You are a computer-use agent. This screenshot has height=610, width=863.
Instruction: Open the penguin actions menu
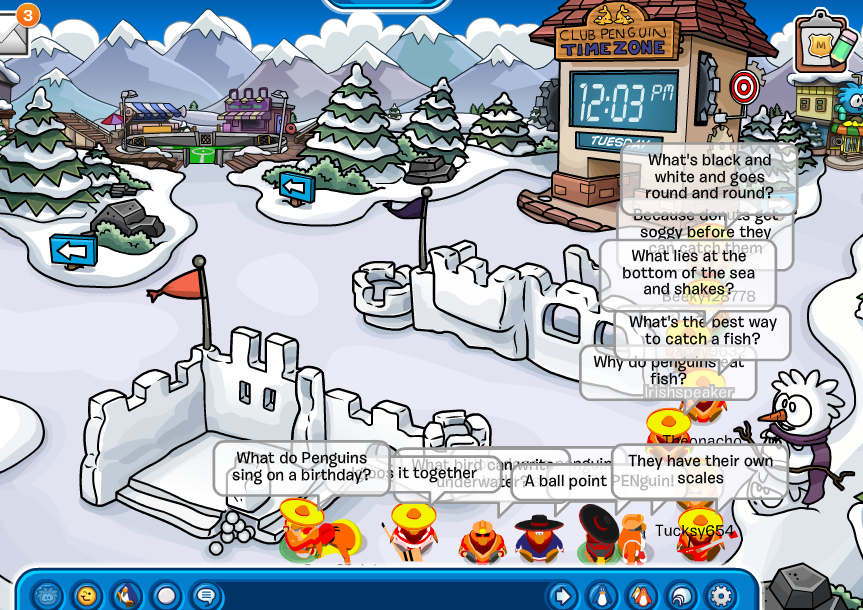pos(126,596)
